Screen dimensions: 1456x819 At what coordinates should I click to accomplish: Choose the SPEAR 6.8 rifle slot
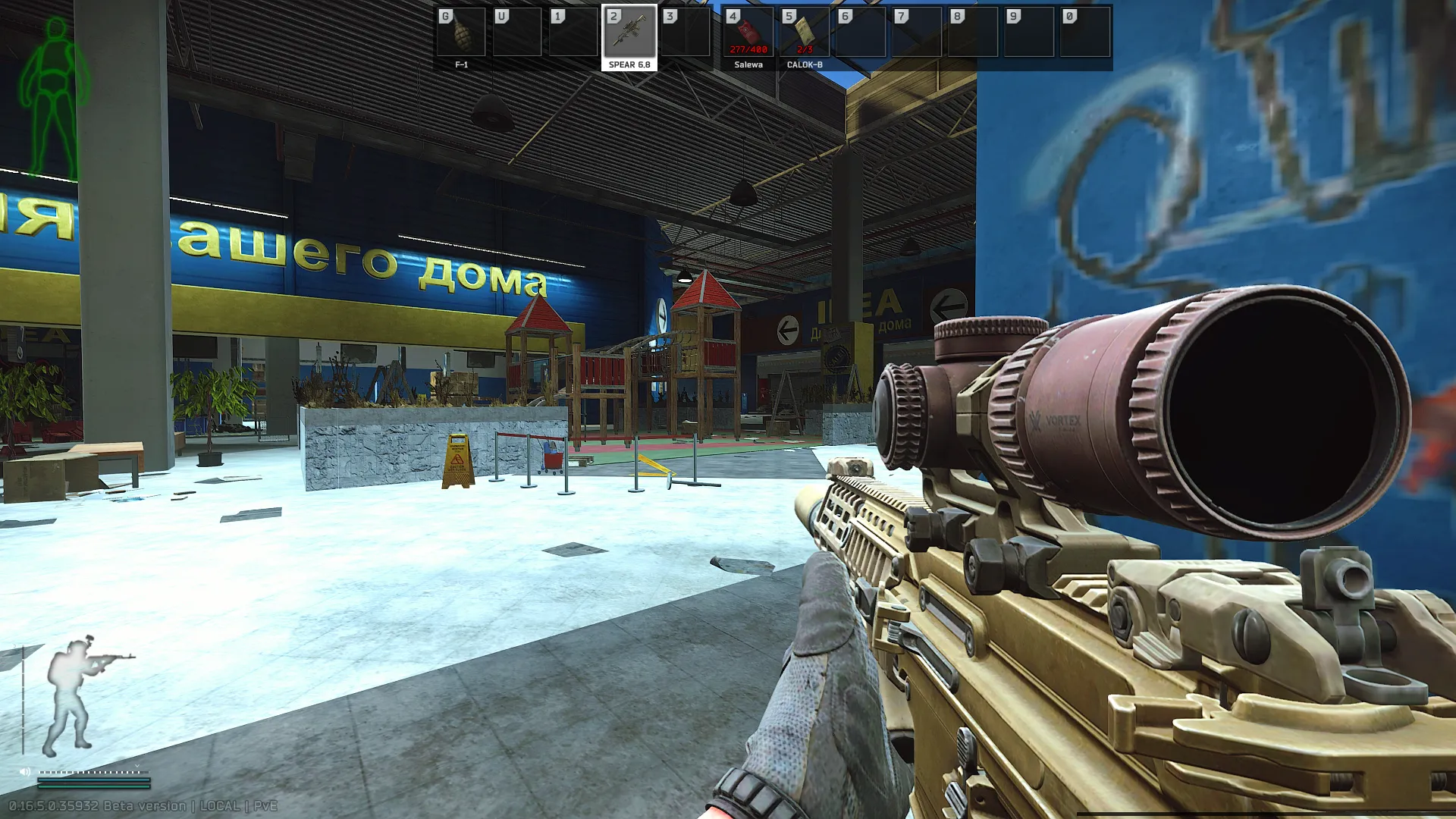(x=629, y=33)
